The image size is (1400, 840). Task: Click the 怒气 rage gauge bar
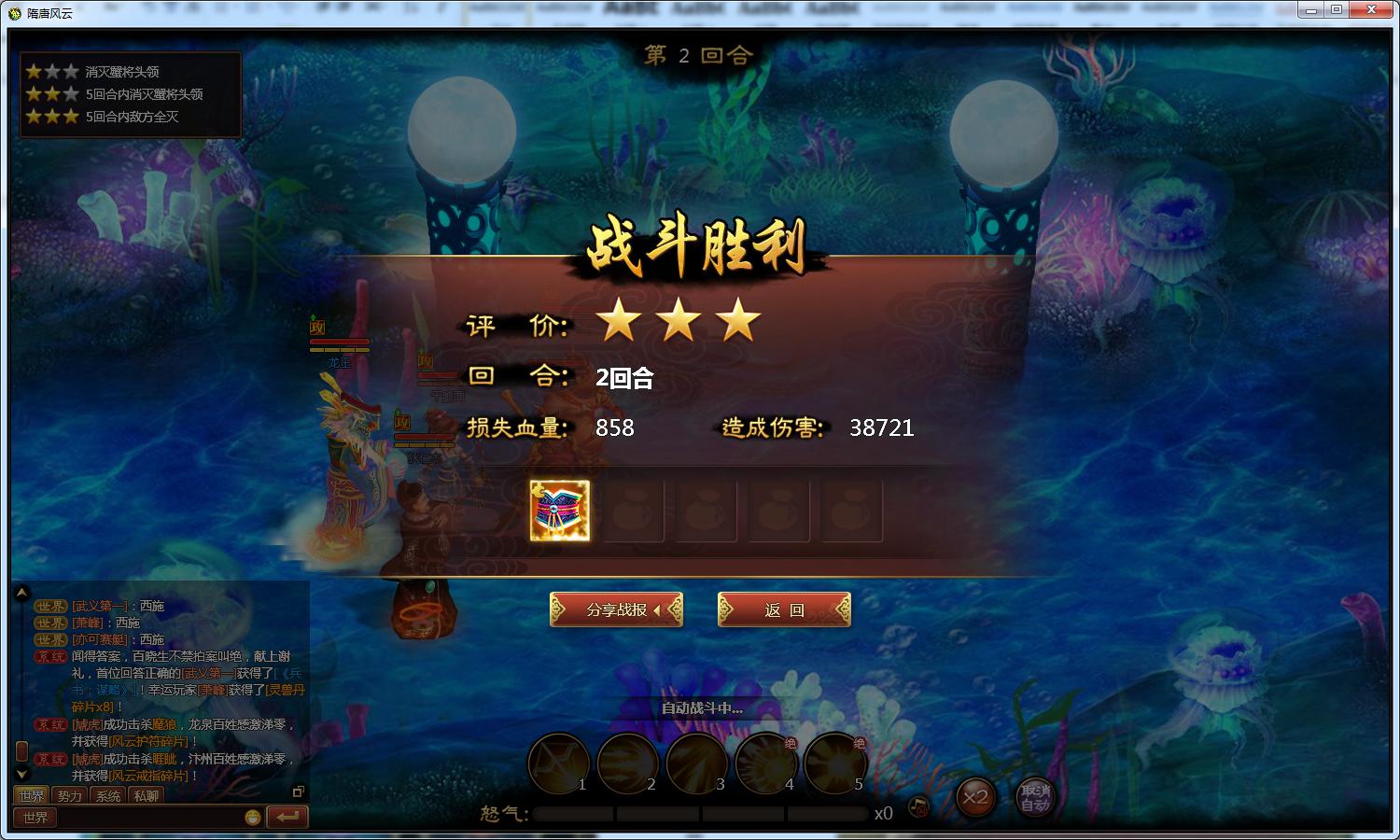tap(700, 813)
